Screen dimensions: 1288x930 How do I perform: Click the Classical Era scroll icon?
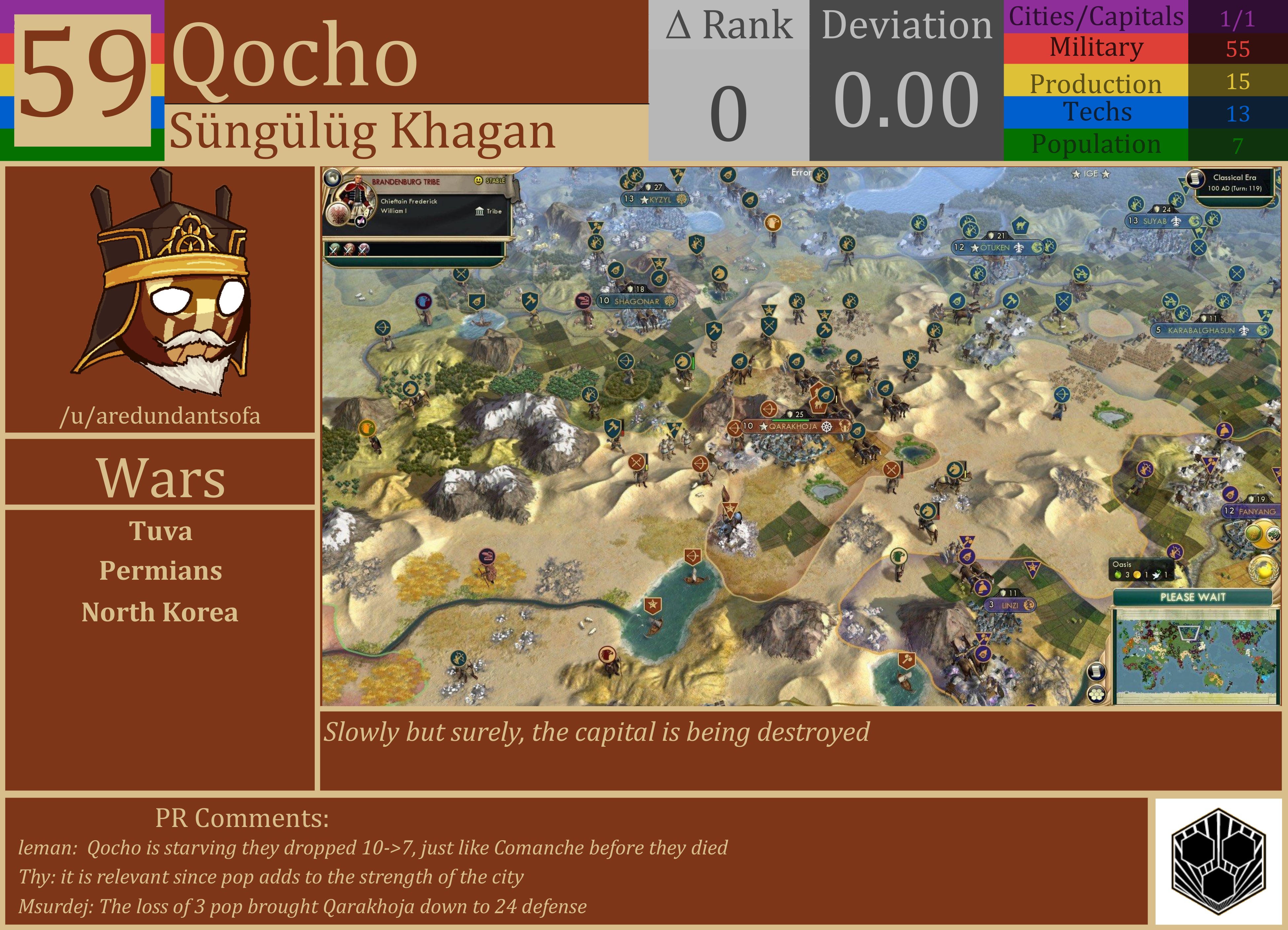pos(1196,179)
